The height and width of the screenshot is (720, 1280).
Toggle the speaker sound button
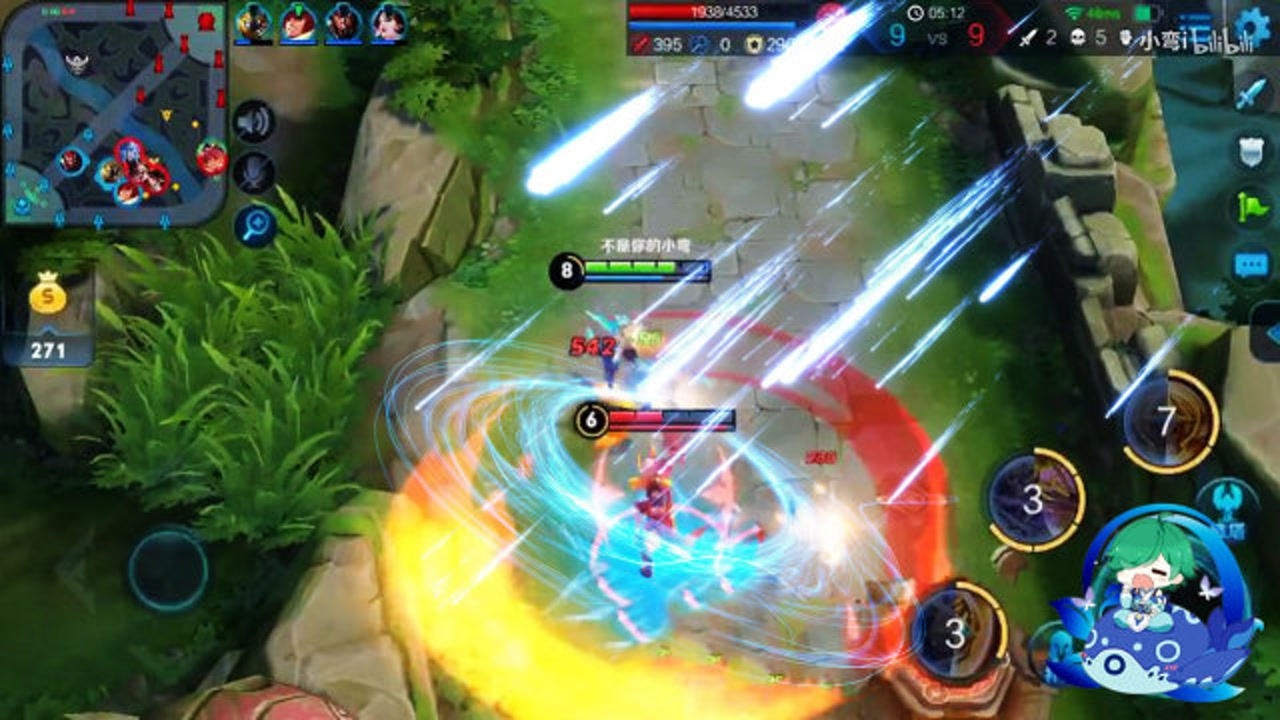tap(255, 122)
